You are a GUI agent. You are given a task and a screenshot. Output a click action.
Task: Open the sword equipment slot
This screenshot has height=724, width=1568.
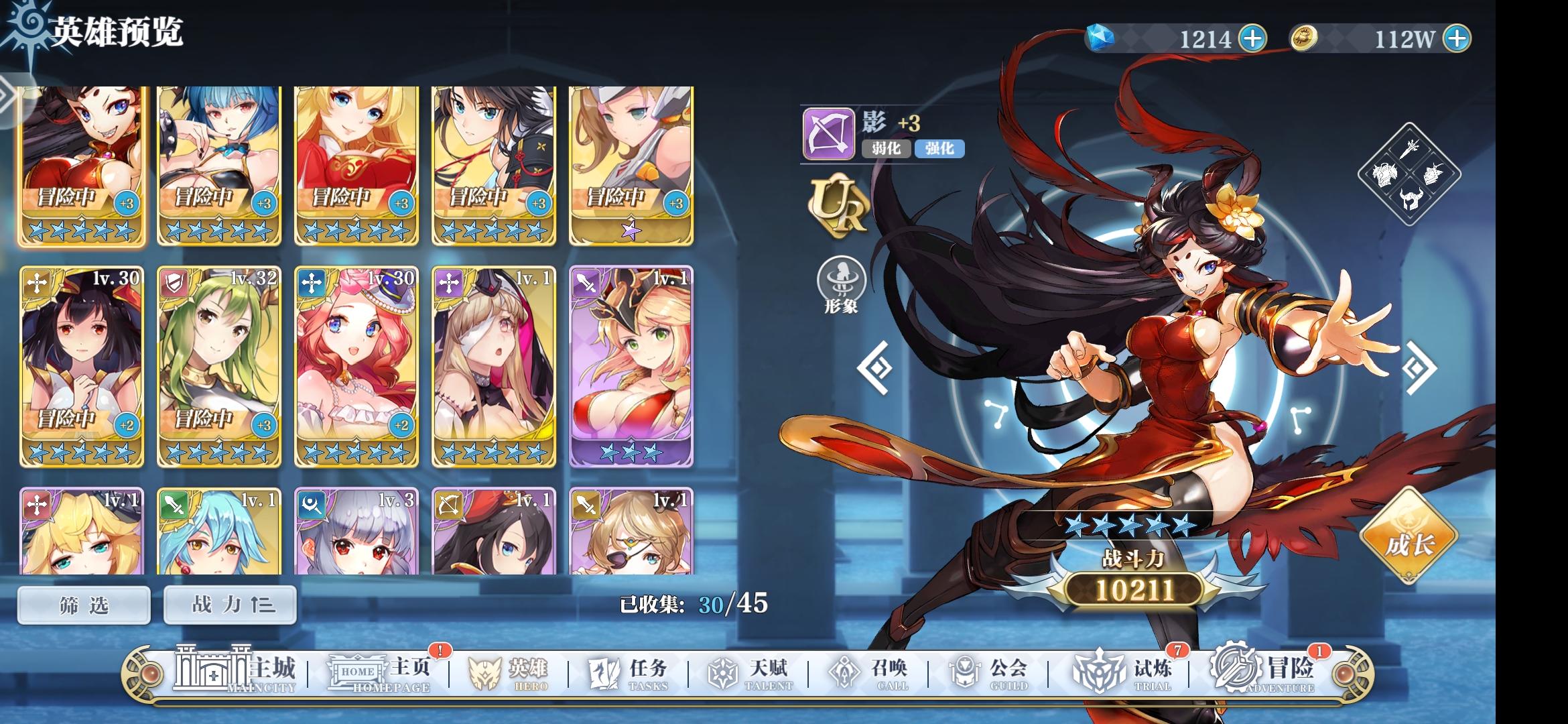click(1409, 149)
